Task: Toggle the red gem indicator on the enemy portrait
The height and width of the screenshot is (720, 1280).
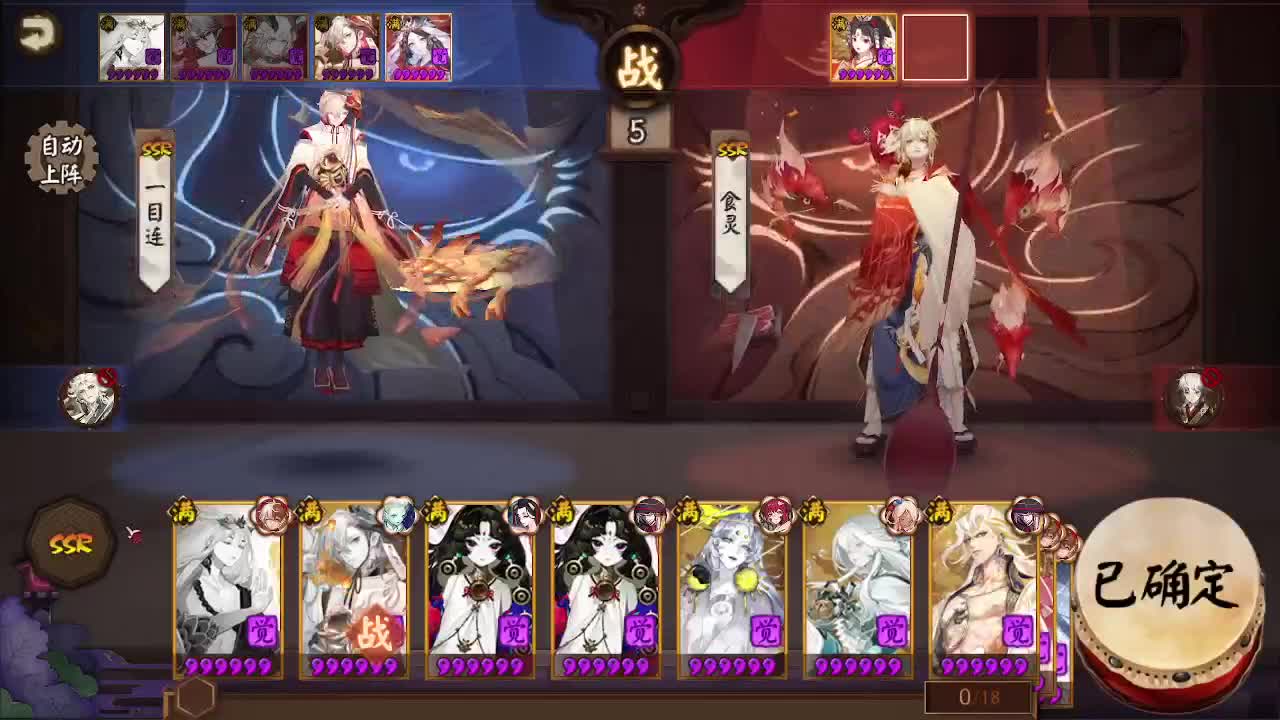Action: pyautogui.click(x=1212, y=377)
